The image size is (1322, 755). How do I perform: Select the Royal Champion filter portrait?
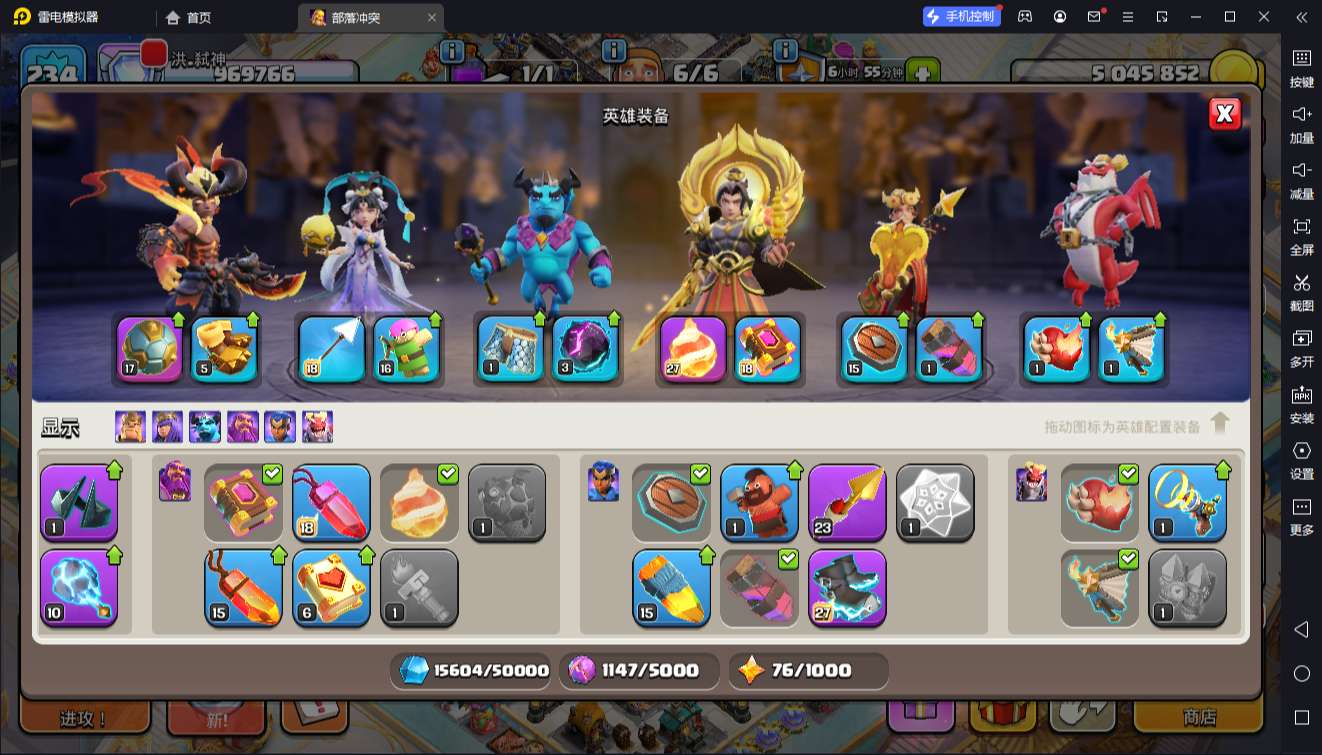click(x=280, y=427)
